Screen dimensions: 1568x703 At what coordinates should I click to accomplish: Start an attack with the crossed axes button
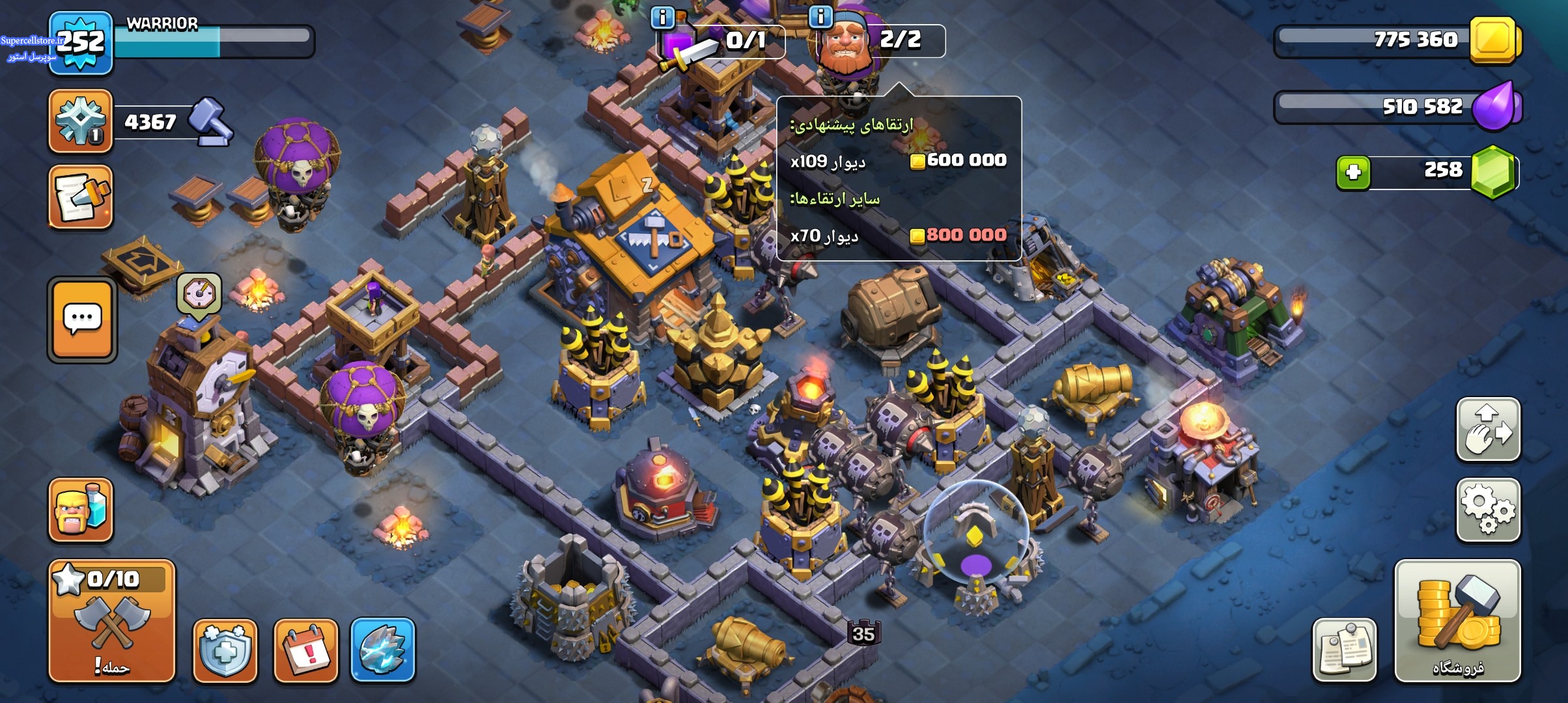tap(112, 620)
